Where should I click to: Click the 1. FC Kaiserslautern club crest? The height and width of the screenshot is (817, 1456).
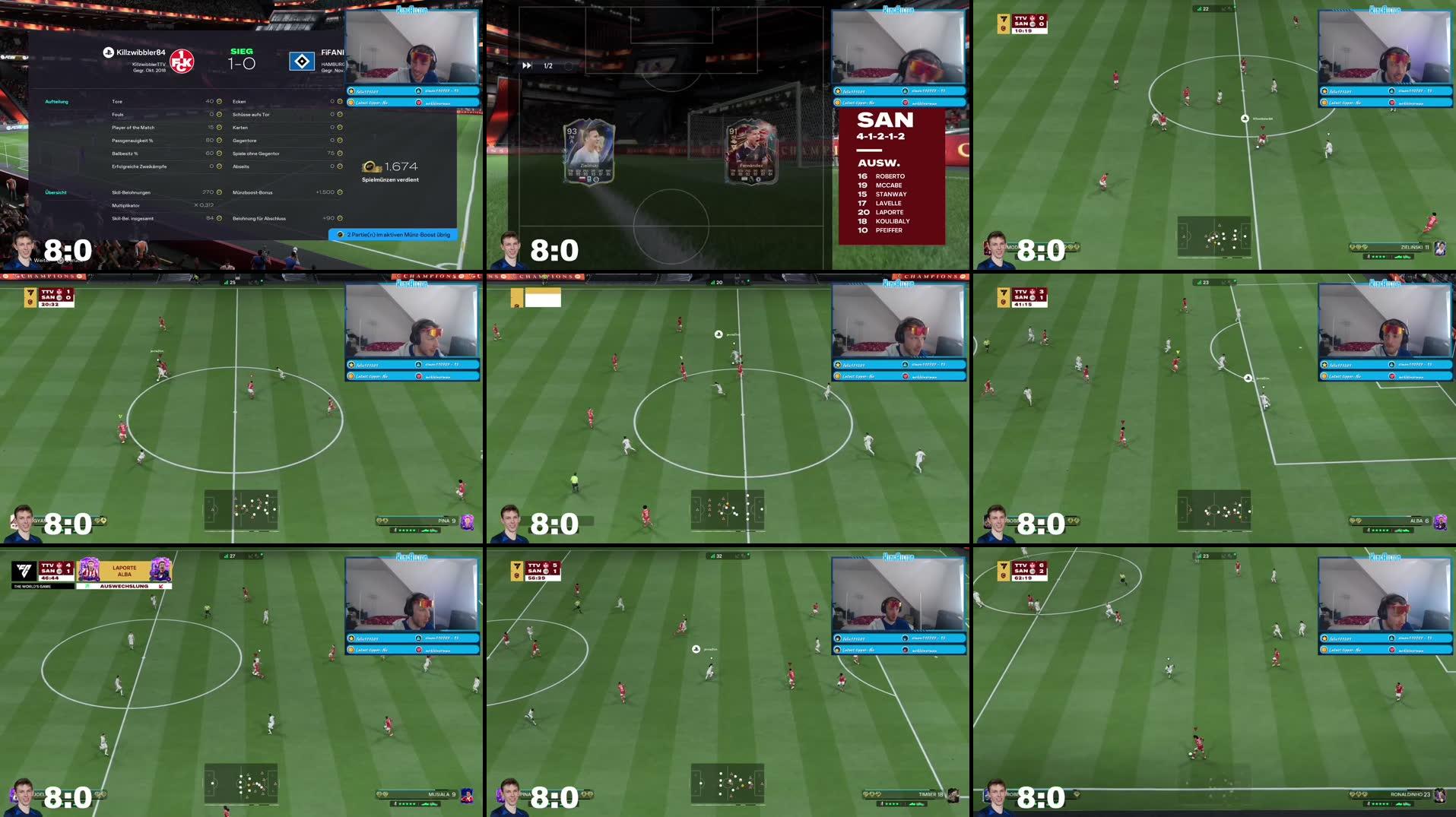pyautogui.click(x=183, y=61)
